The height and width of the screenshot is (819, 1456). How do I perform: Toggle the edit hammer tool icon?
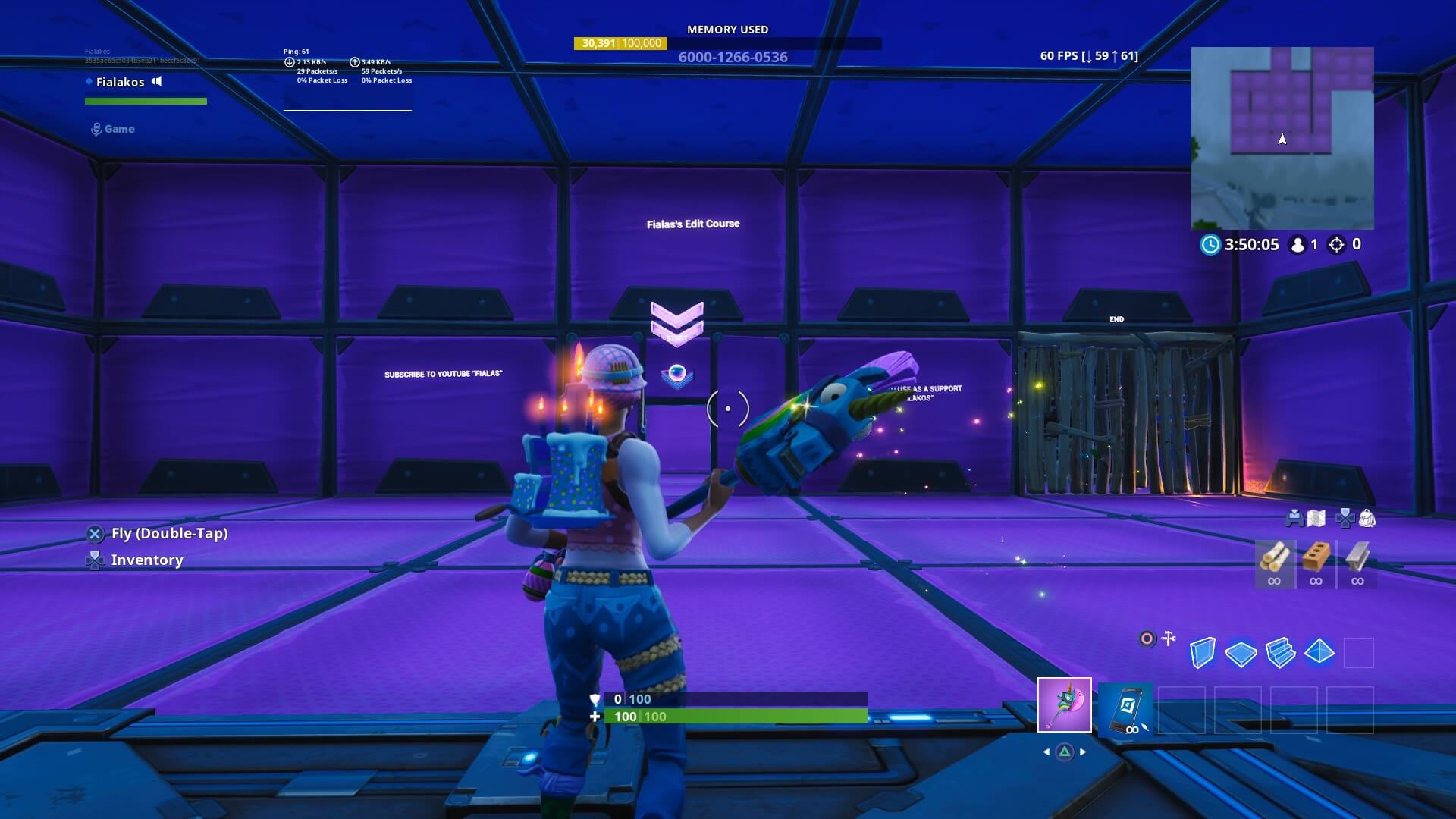(x=1168, y=638)
